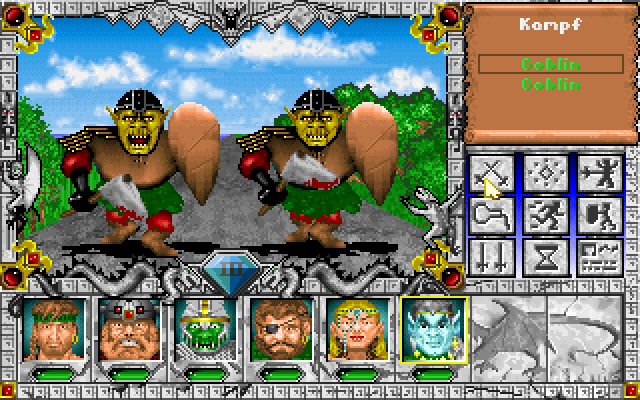Open quick fight twin swords option
This screenshot has height=400, width=640.
(x=493, y=257)
